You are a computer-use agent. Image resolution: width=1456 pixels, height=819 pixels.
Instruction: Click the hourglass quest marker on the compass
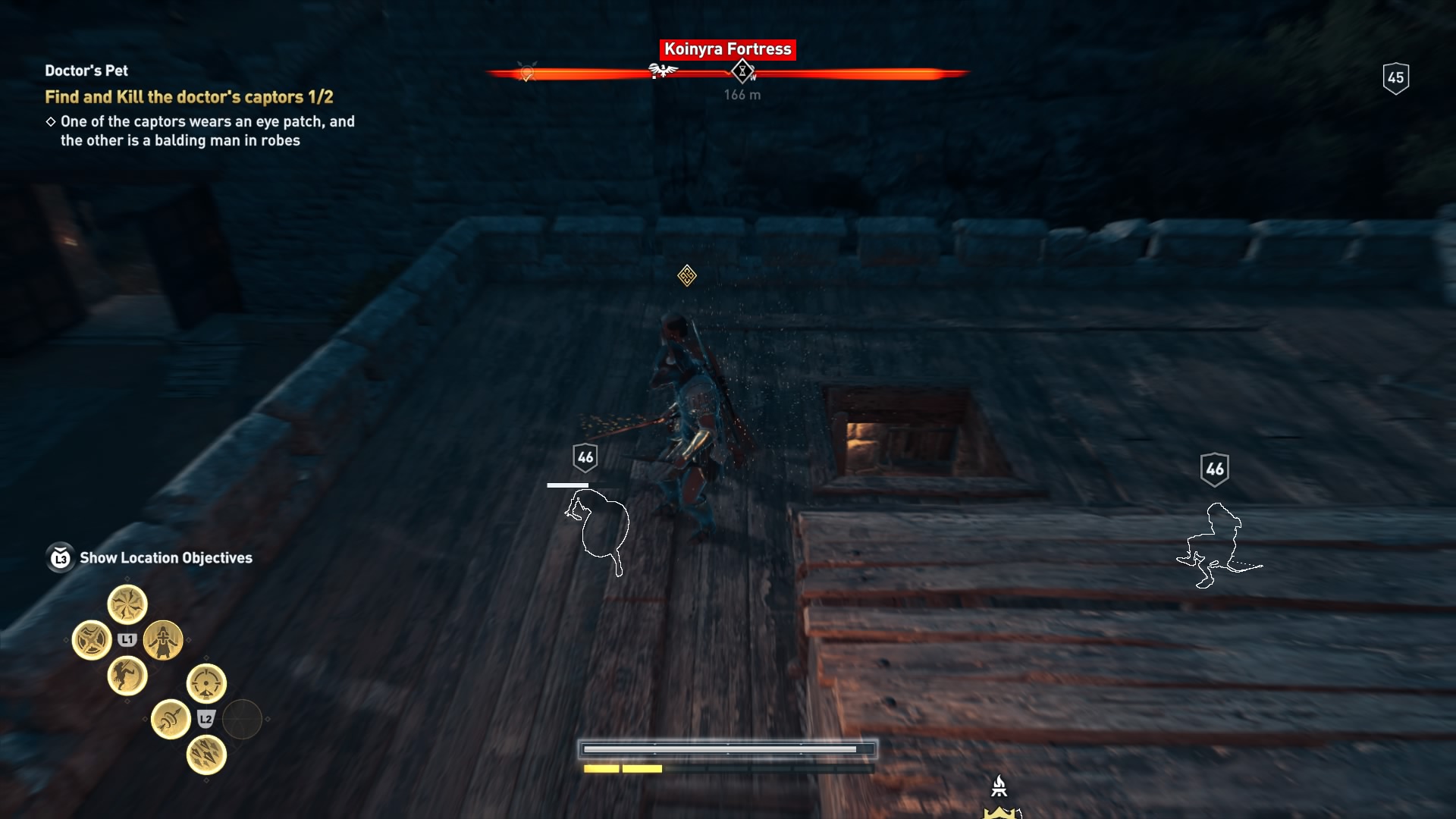click(742, 71)
